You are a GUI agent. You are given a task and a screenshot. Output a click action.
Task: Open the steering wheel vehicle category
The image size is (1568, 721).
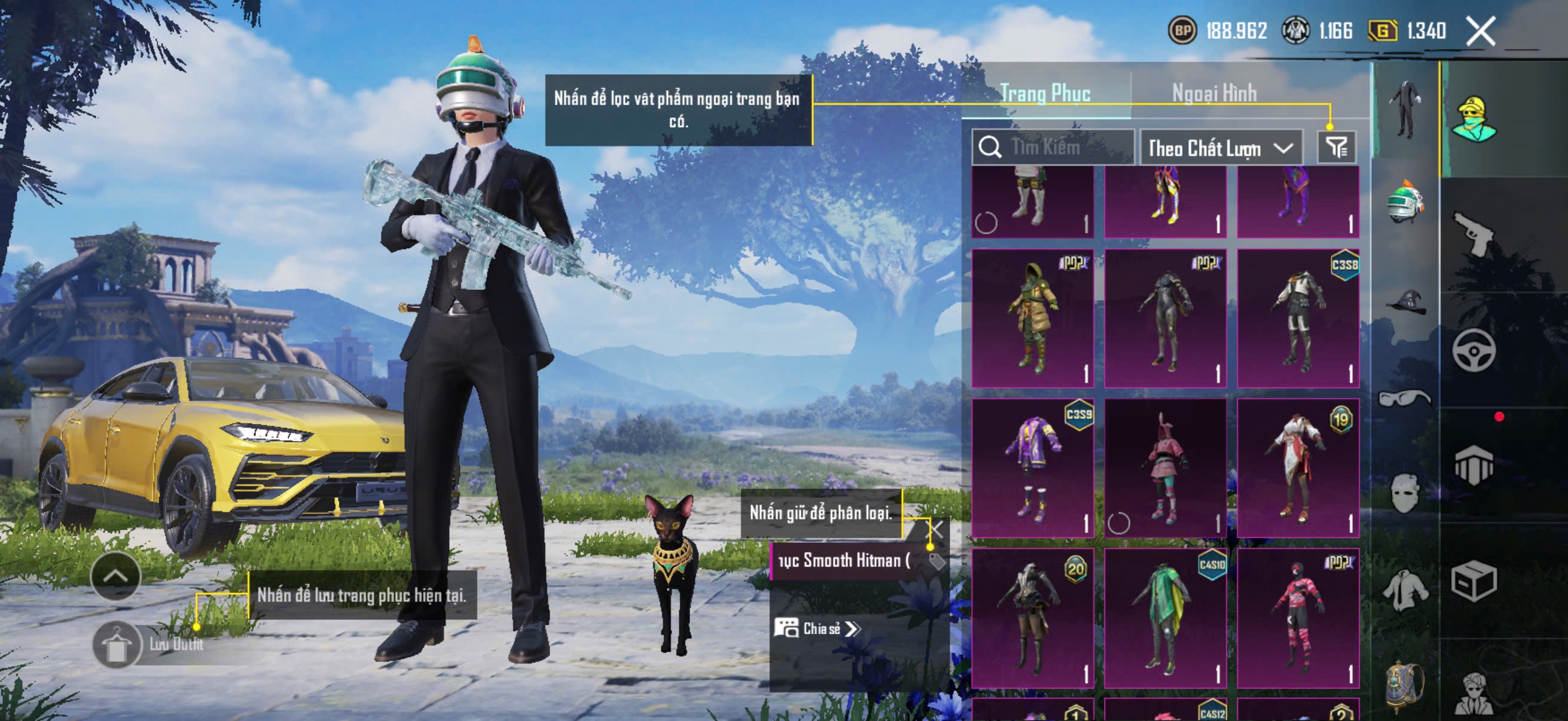[x=1473, y=350]
